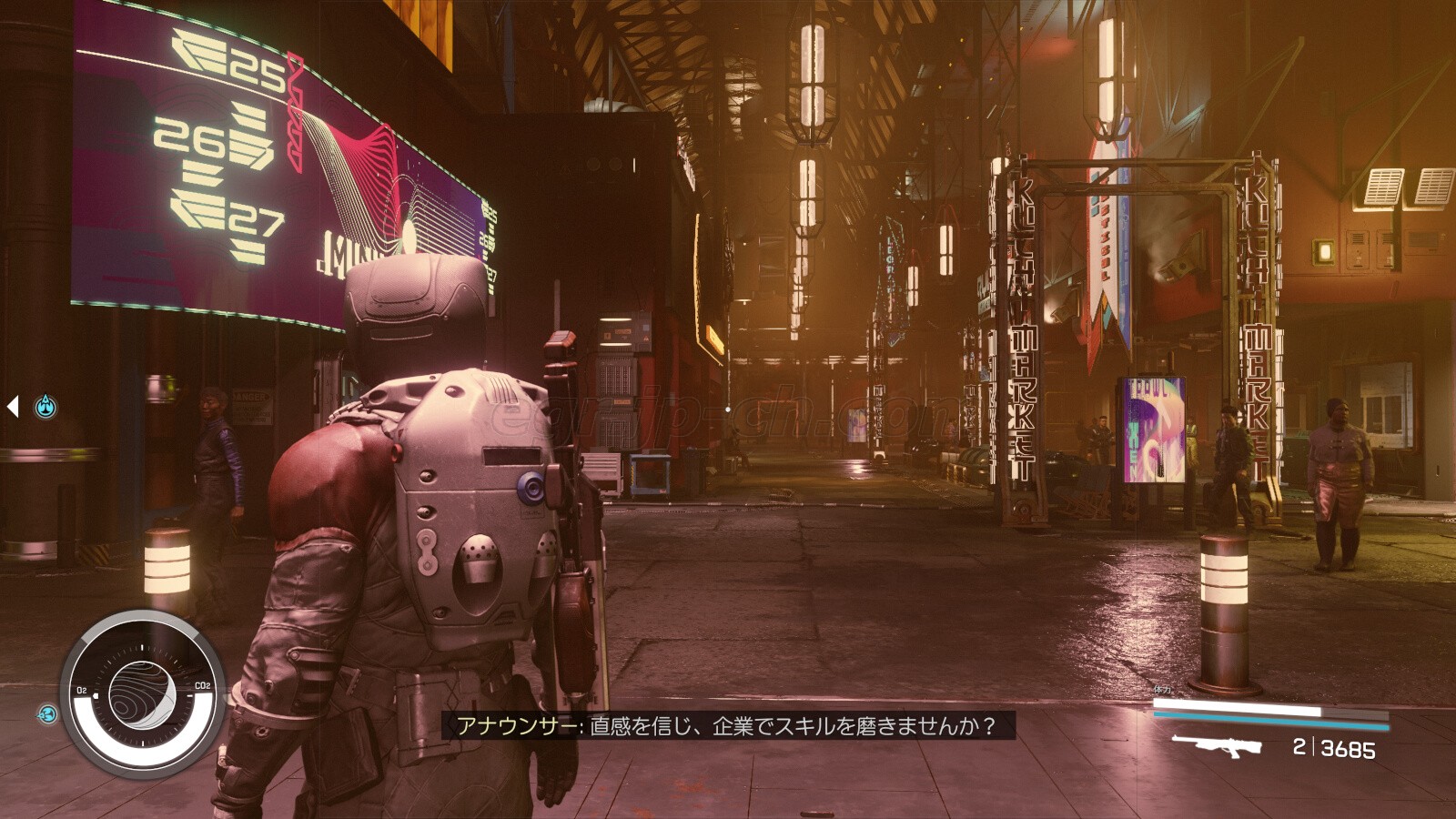Open the circular planet compass scanner
This screenshot has width=1456, height=819.
pyautogui.click(x=142, y=695)
